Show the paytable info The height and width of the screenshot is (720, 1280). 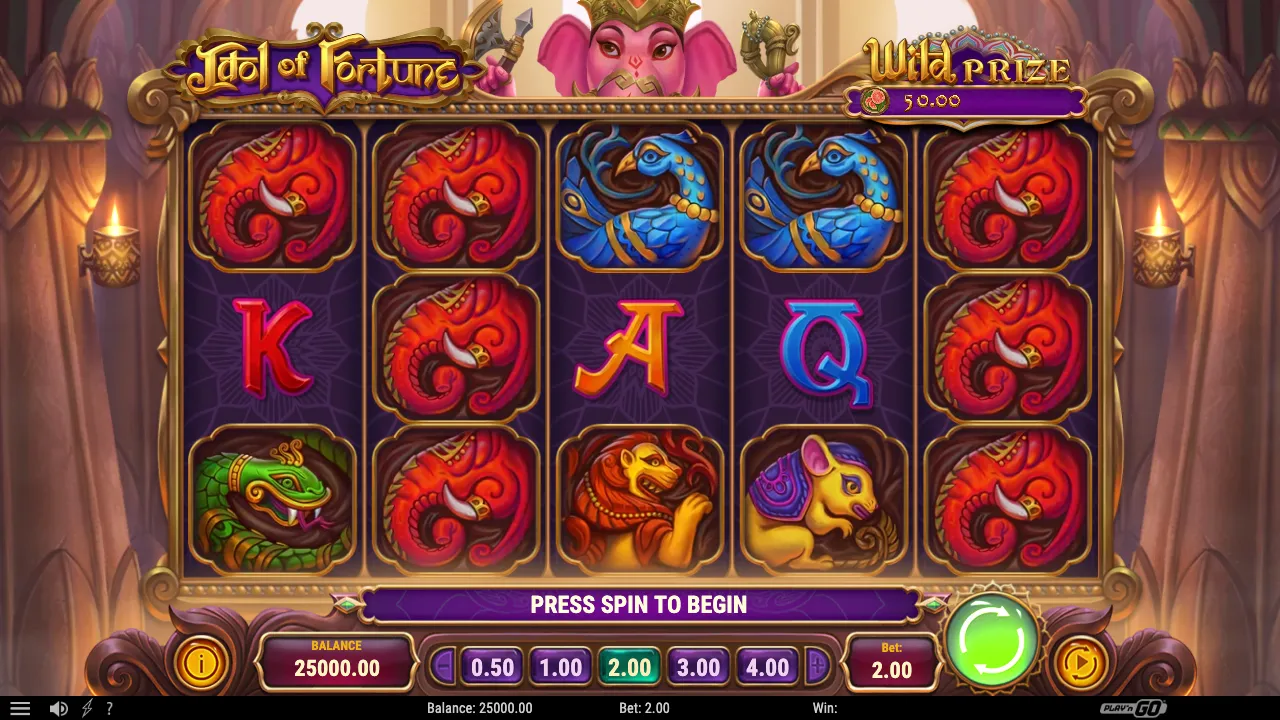[201, 663]
